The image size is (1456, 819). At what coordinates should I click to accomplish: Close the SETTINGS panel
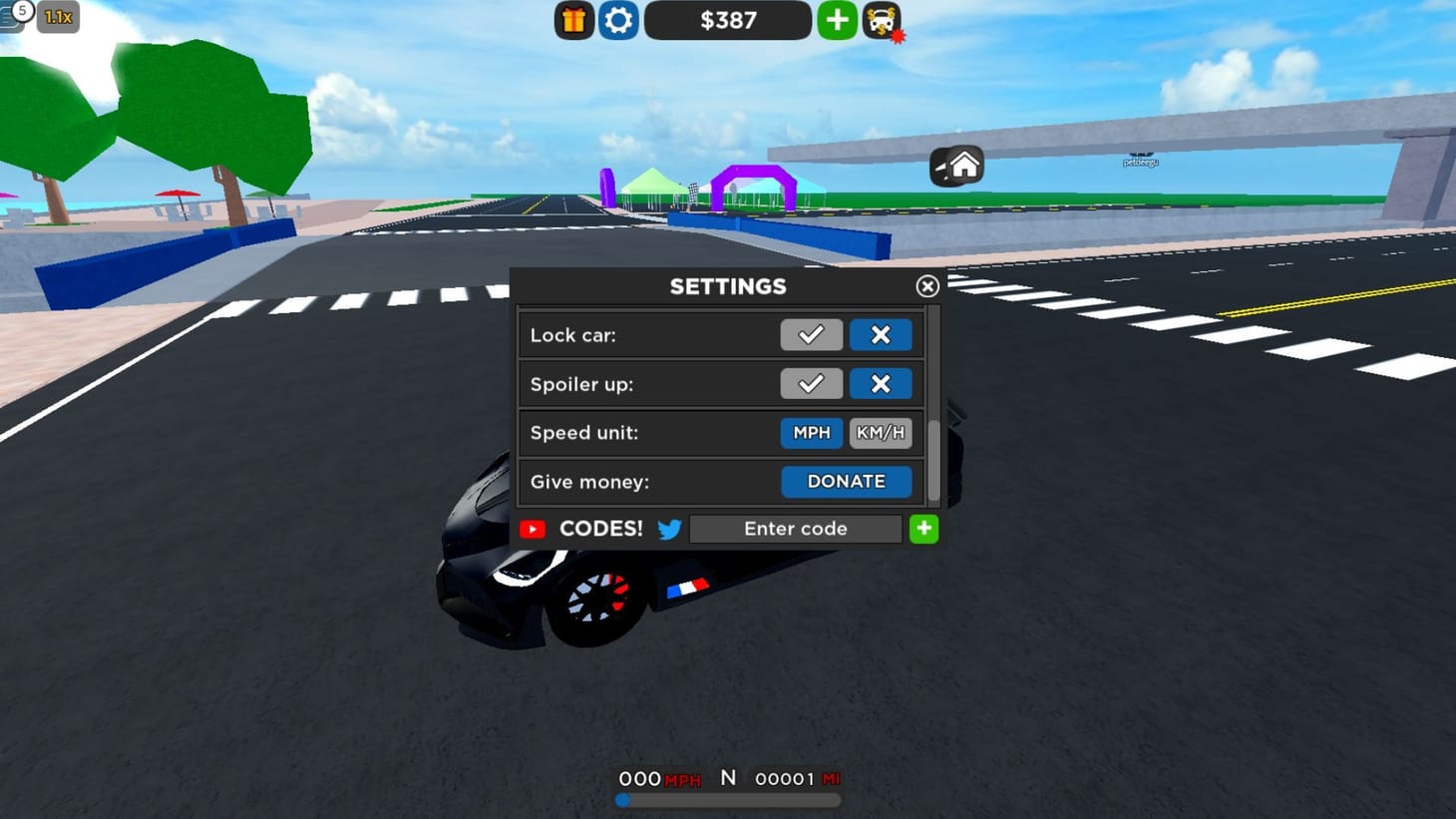click(x=927, y=286)
